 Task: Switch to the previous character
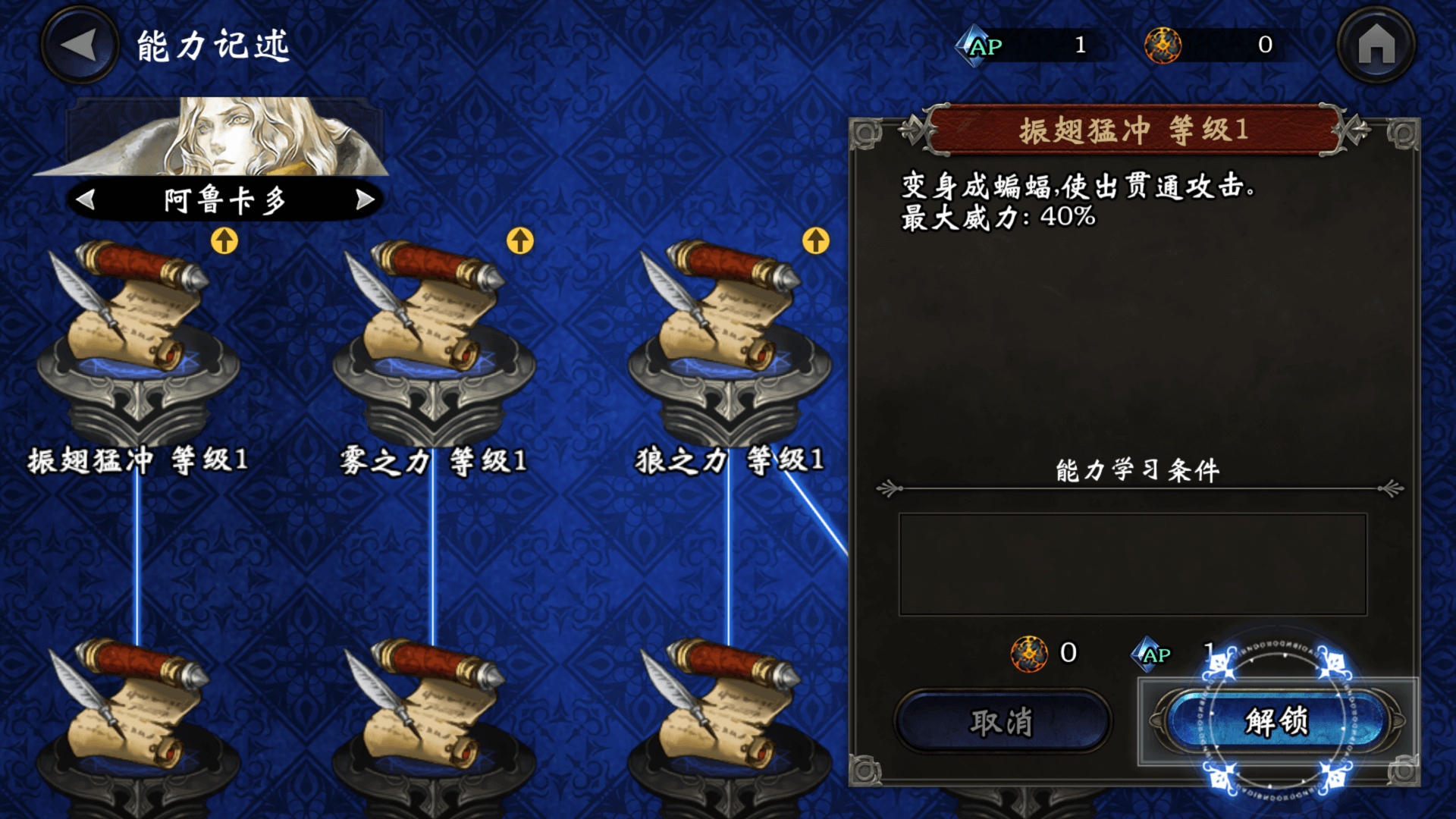pyautogui.click(x=86, y=199)
